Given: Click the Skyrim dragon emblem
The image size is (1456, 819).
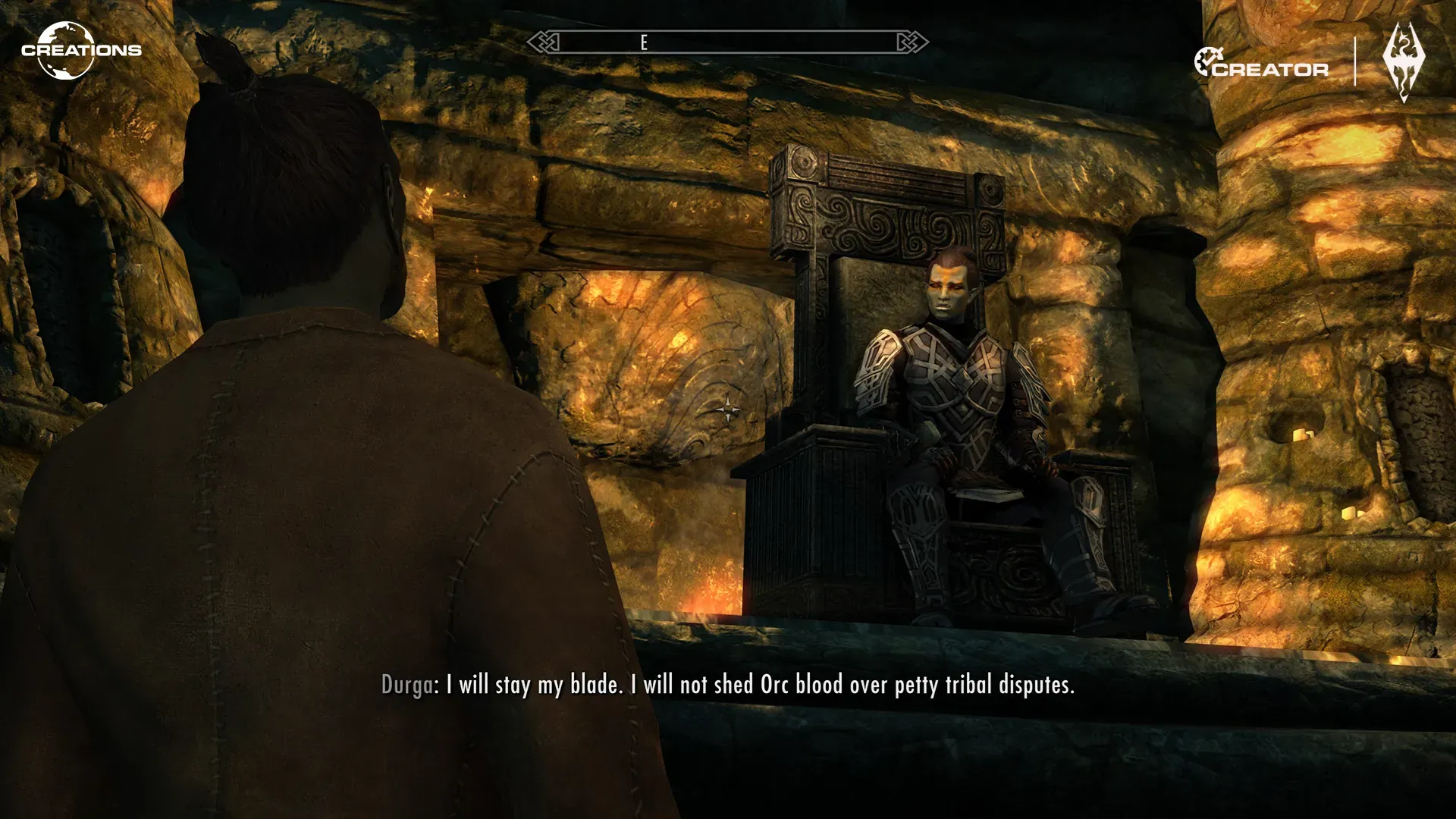Looking at the screenshot, I should point(1405,62).
